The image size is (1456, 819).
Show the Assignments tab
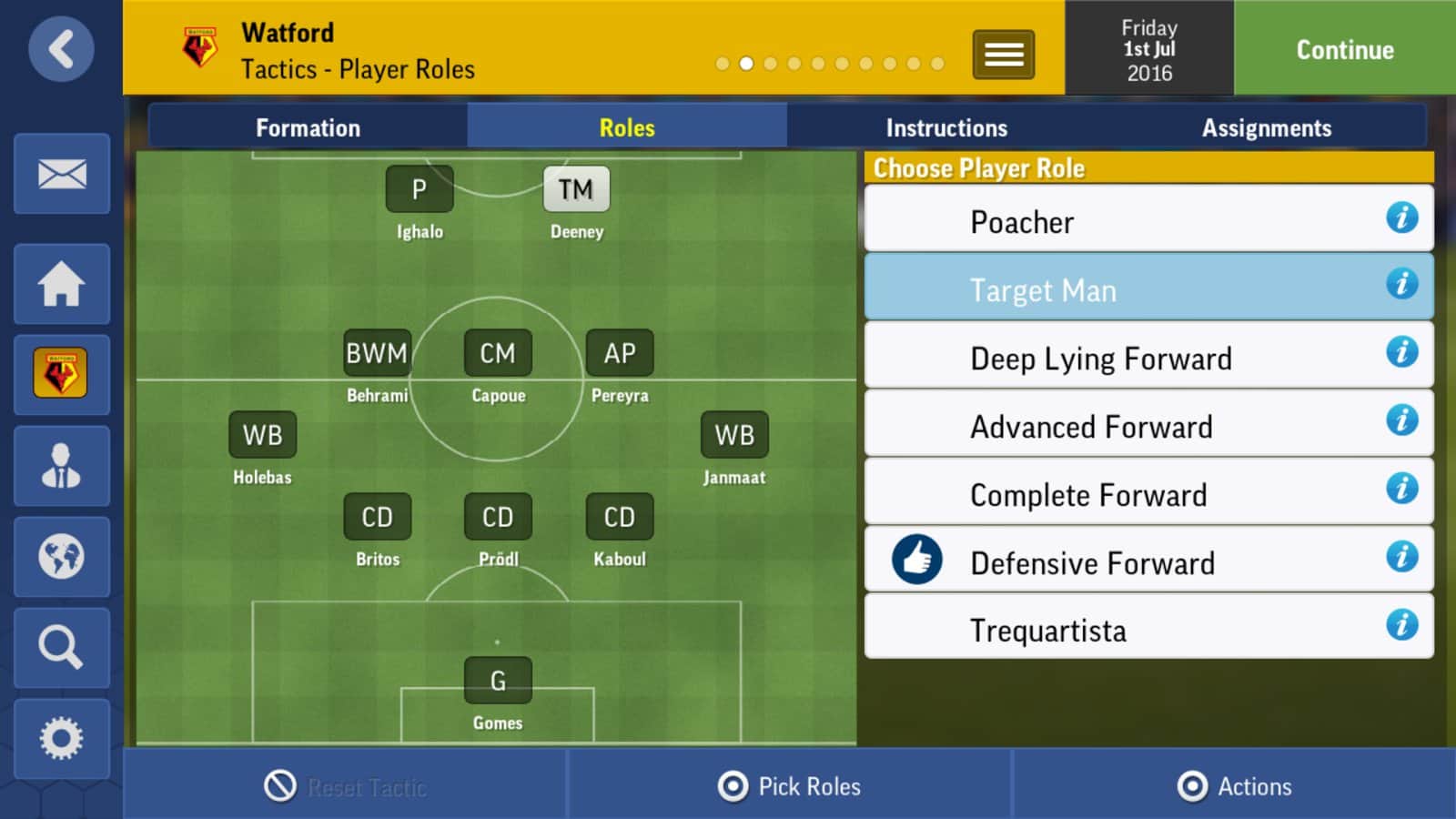1266,127
